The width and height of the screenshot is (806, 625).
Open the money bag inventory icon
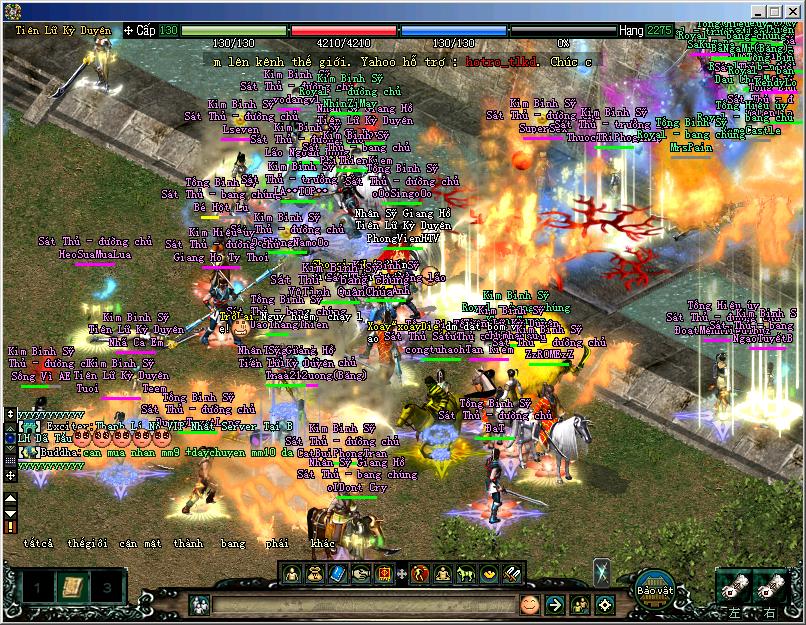tap(315, 574)
